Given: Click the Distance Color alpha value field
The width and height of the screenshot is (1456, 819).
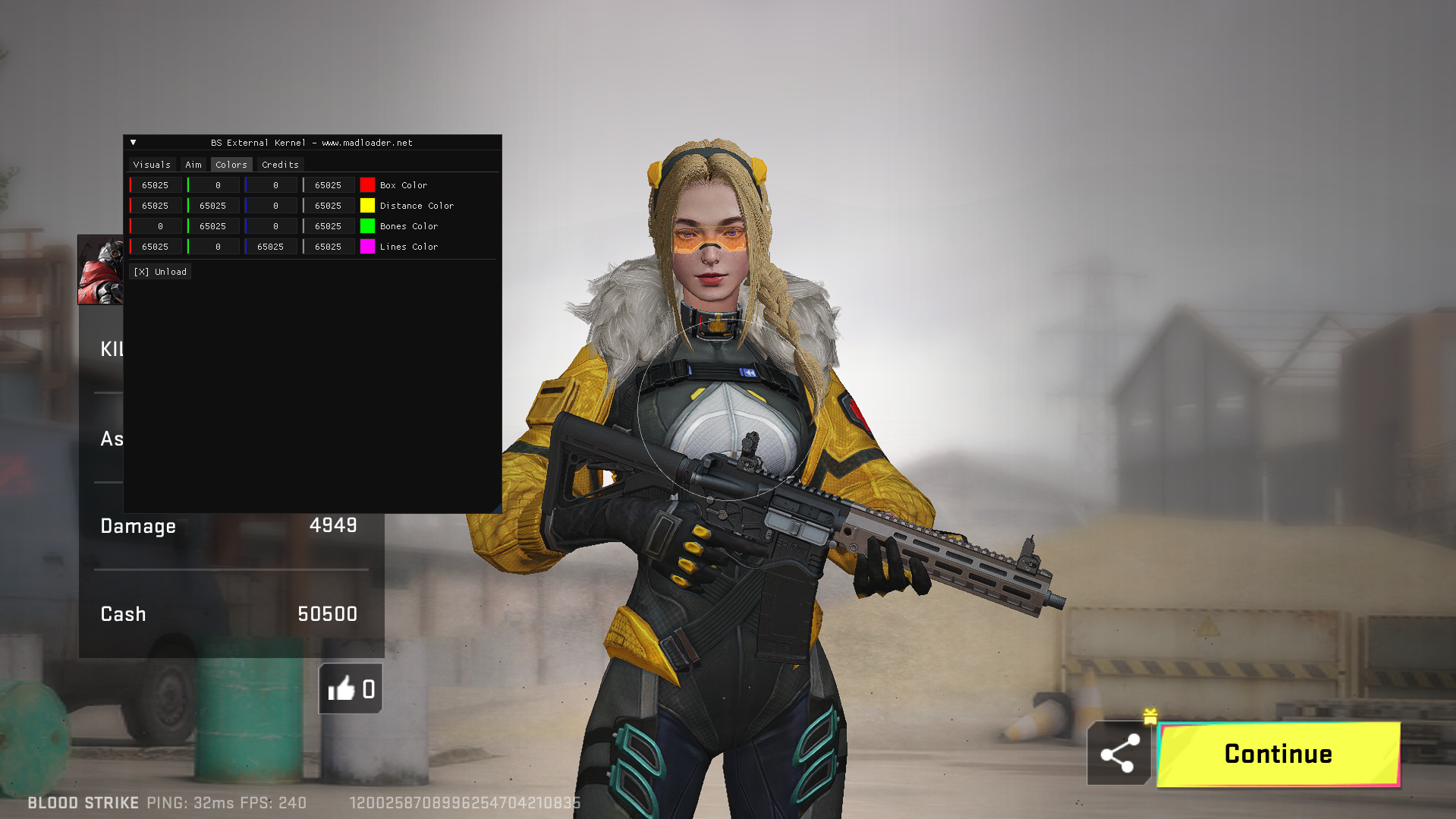Looking at the screenshot, I should coord(329,205).
